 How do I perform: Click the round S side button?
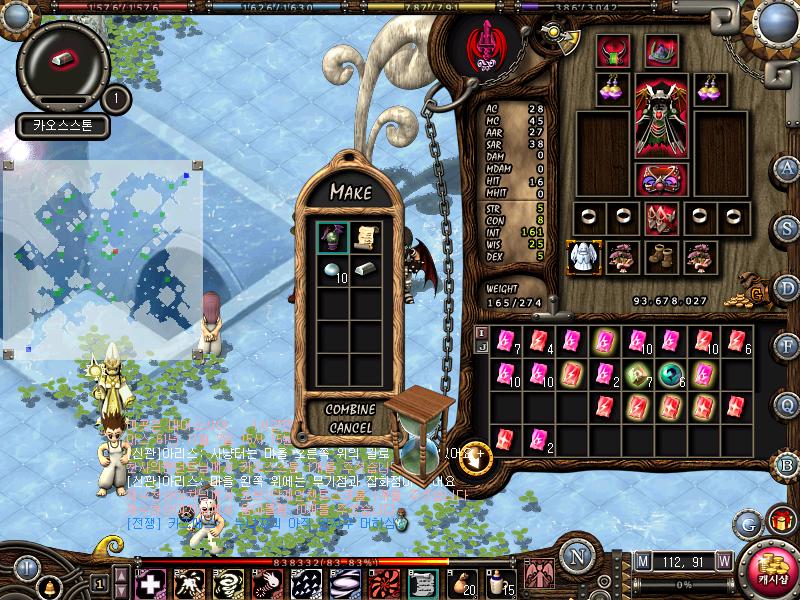pos(787,227)
